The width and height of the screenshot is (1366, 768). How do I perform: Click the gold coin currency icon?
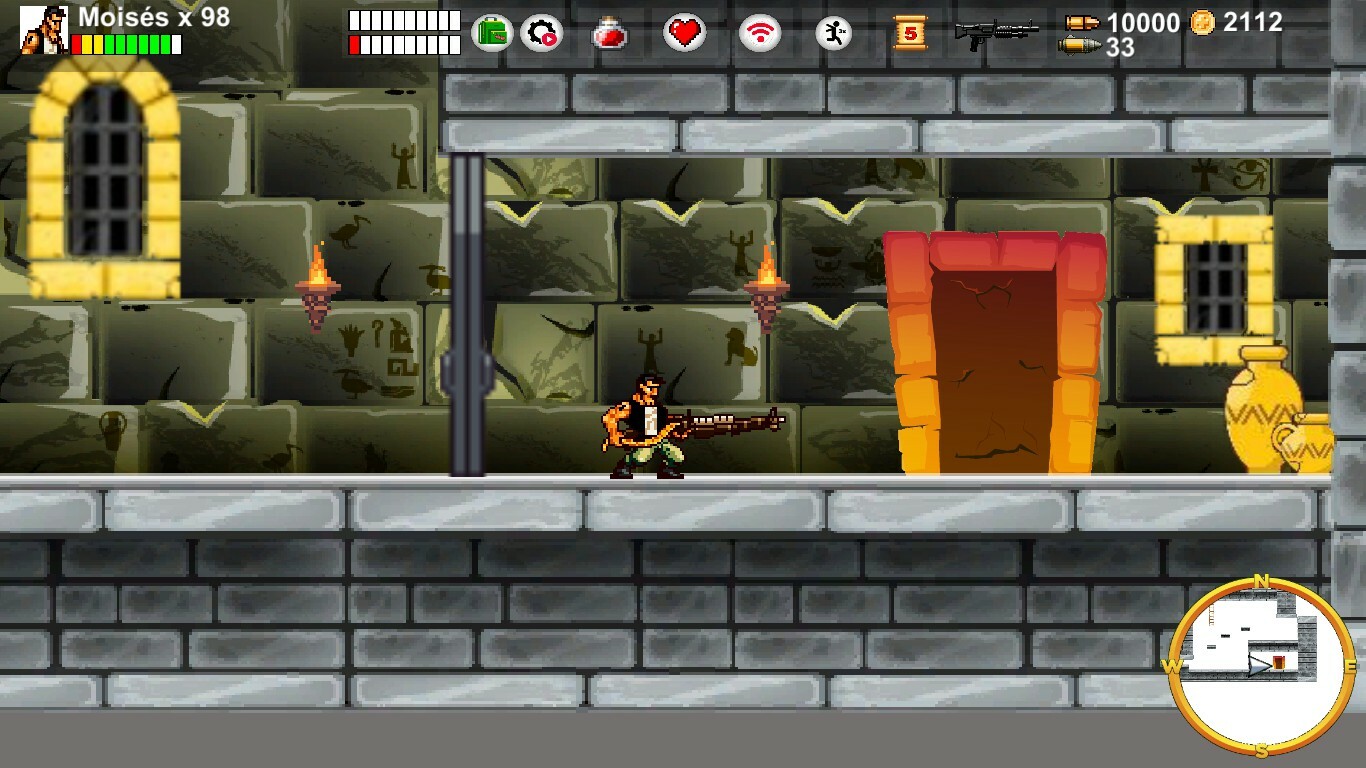pos(1204,22)
